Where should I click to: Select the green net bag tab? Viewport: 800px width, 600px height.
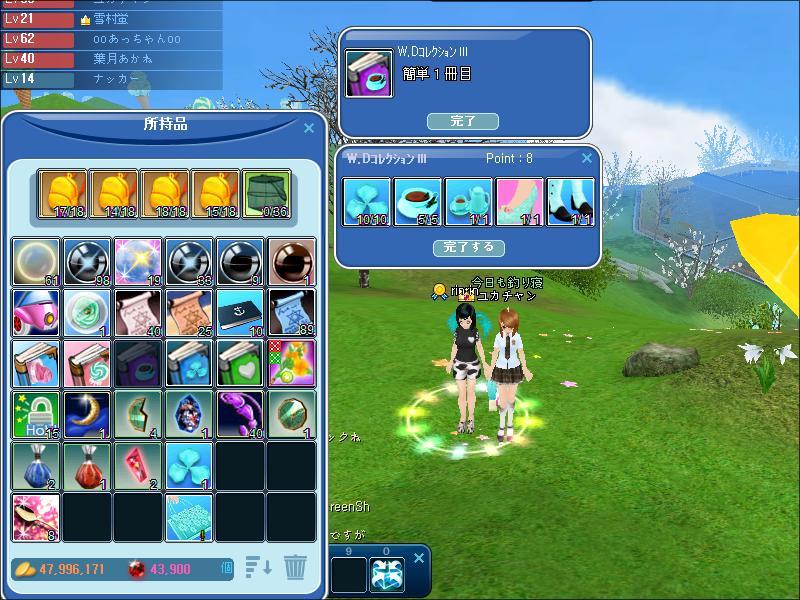pos(266,193)
